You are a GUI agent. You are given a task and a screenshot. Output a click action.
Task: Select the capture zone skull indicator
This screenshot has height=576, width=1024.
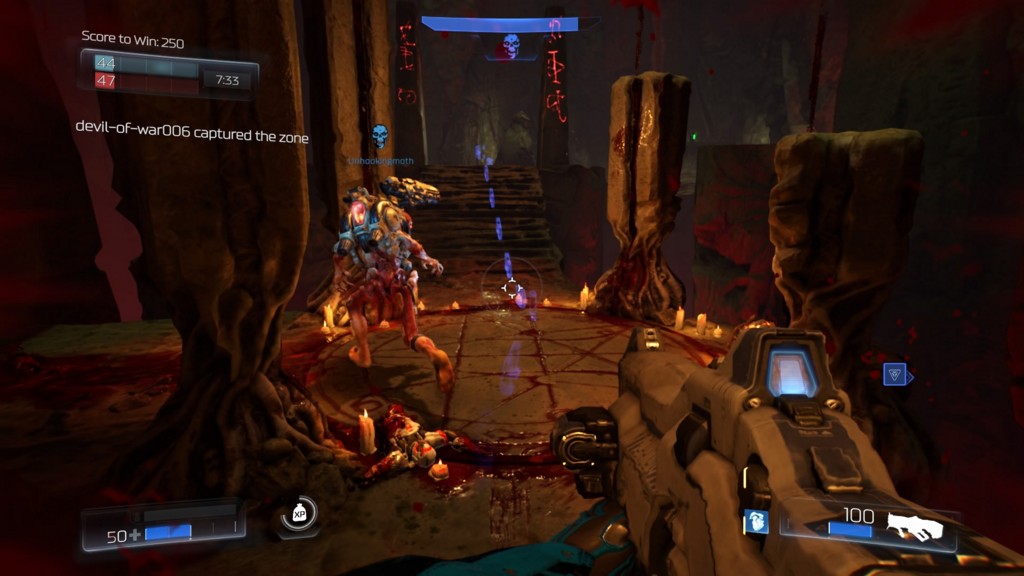(510, 45)
